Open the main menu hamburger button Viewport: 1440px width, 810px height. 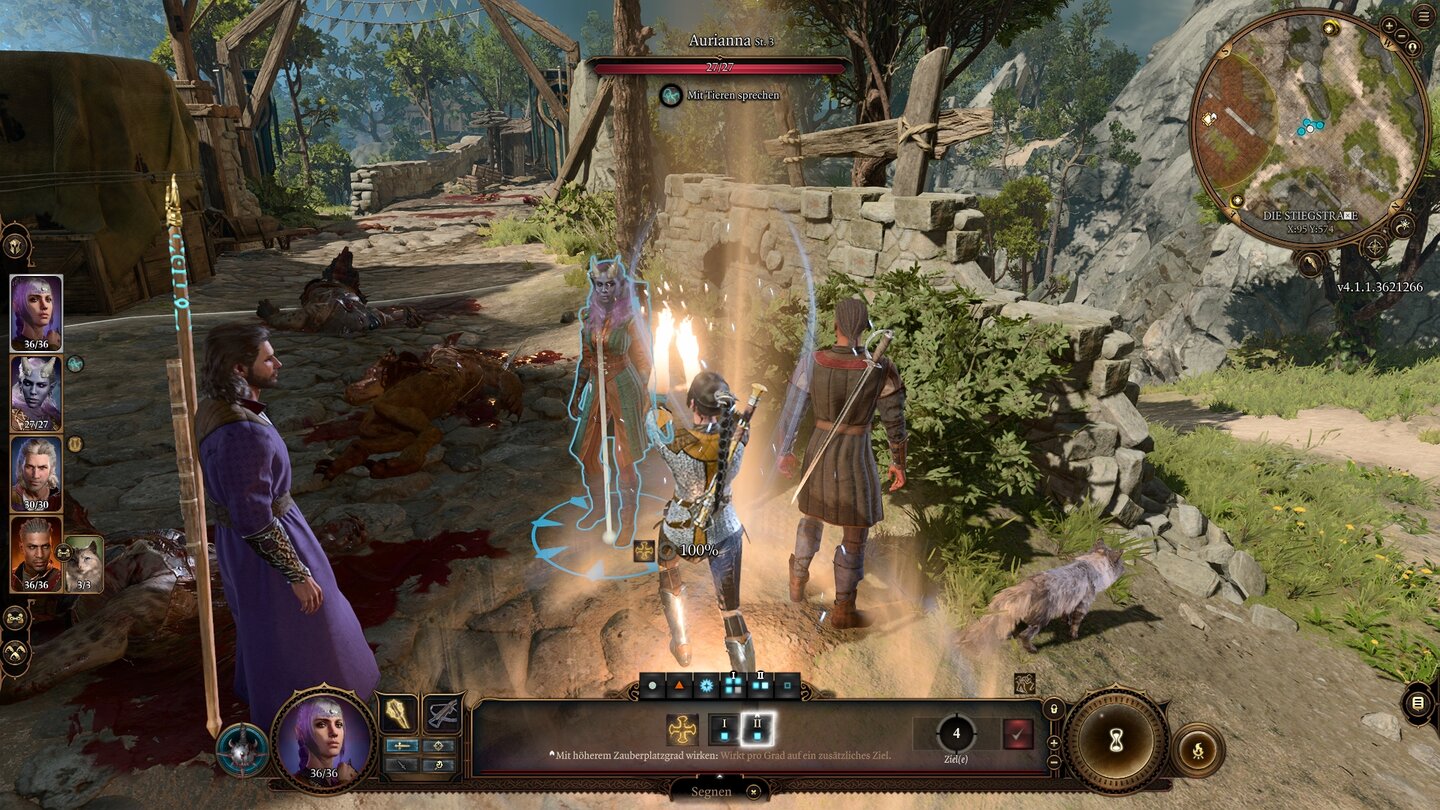click(x=1421, y=15)
